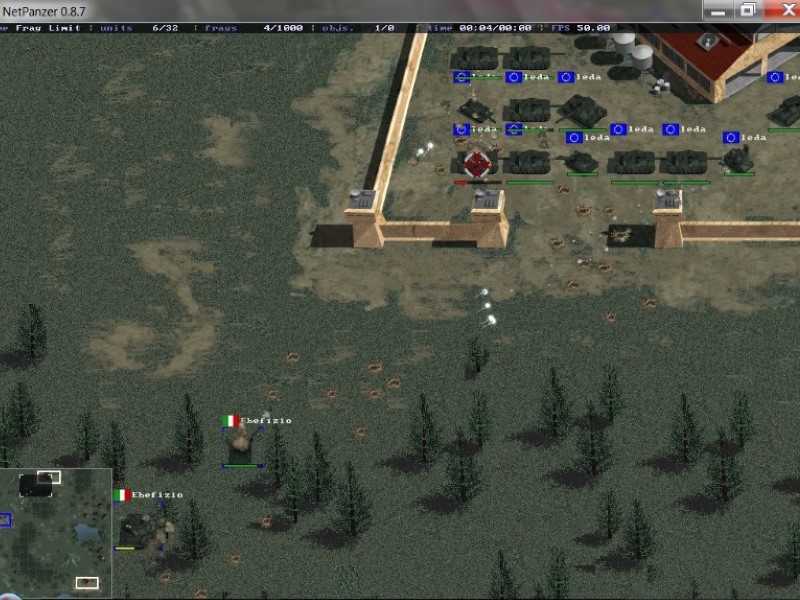Maximize the NetPanzer window
Image resolution: width=800 pixels, height=600 pixels.
click(x=746, y=10)
